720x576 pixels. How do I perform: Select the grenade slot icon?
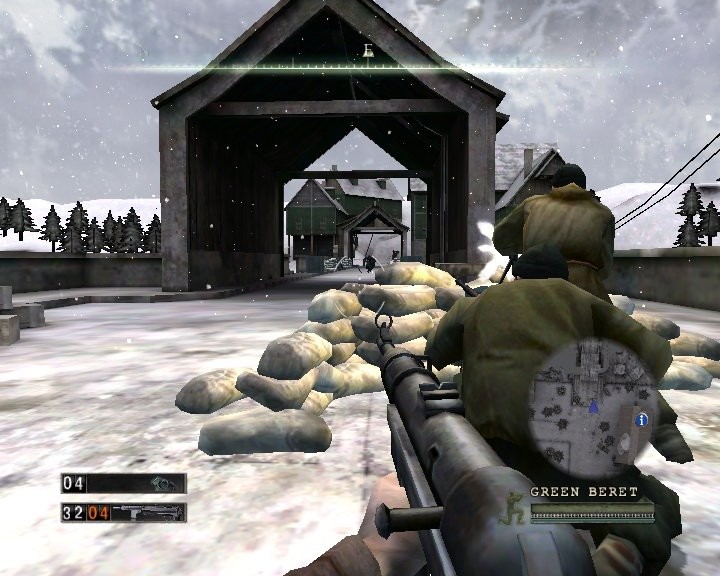[160, 484]
